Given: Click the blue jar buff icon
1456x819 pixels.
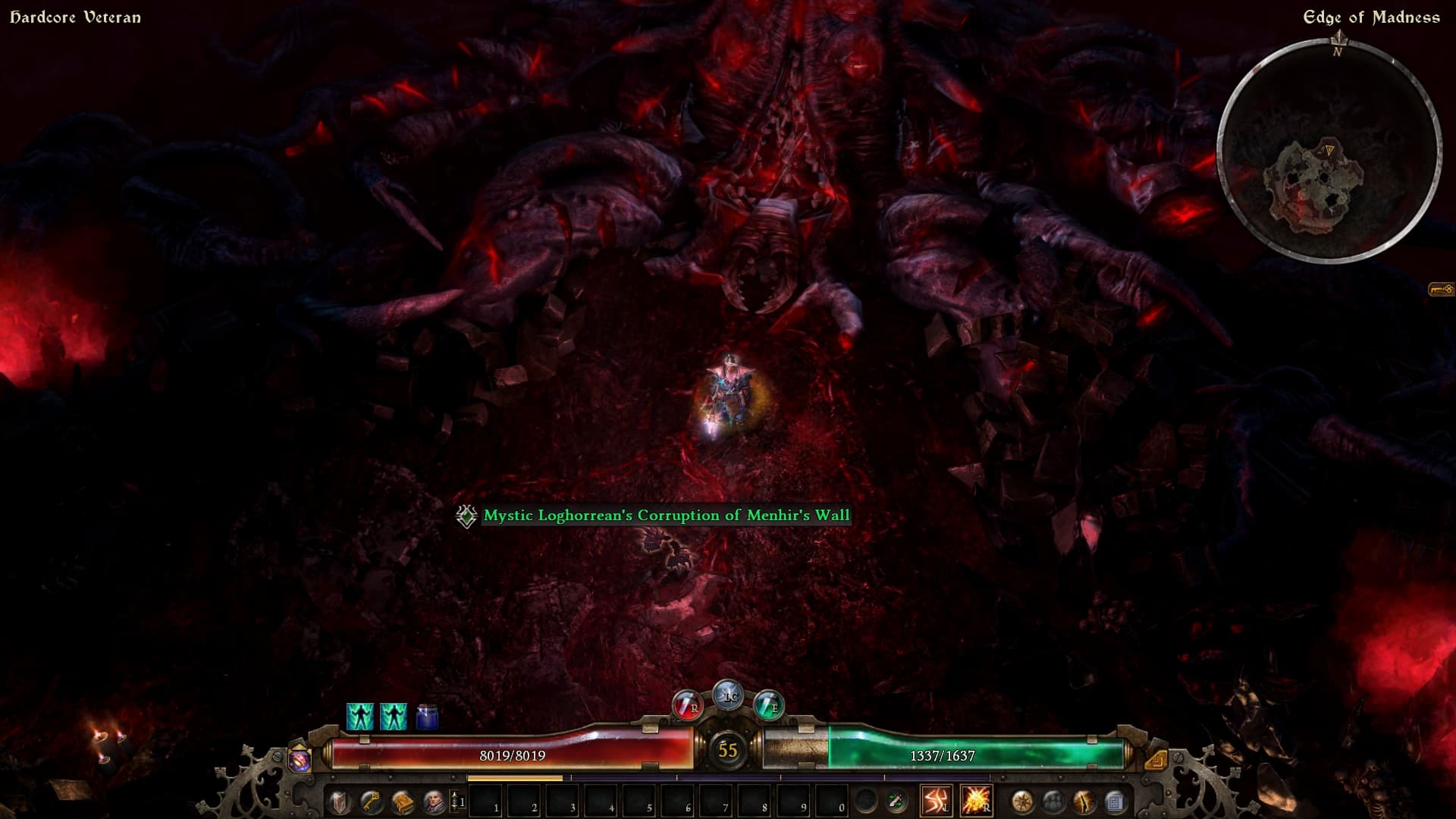Looking at the screenshot, I should click(427, 717).
